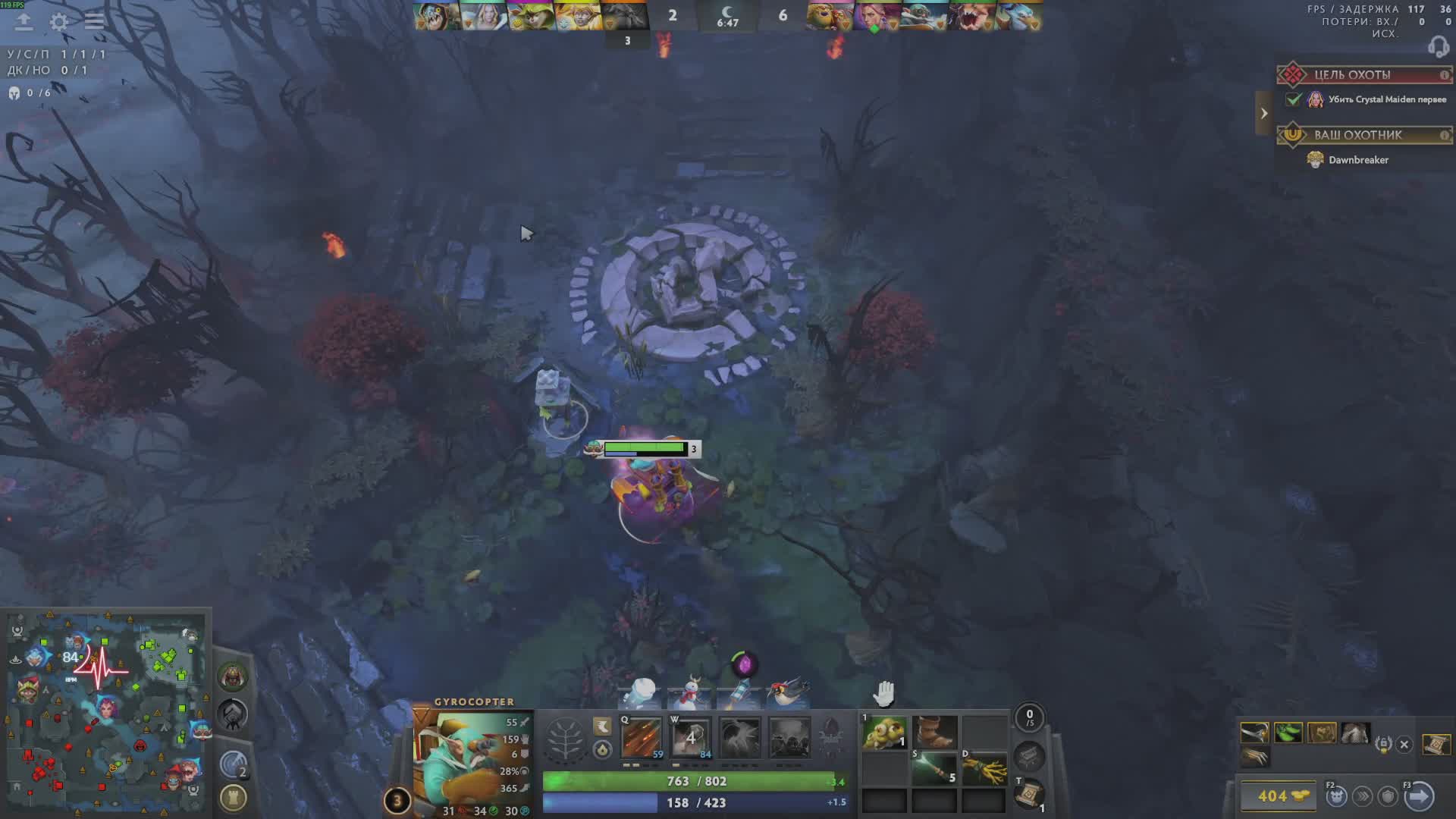Expand the side panel arrow tab
Image resolution: width=1456 pixels, height=819 pixels.
coord(1263,114)
